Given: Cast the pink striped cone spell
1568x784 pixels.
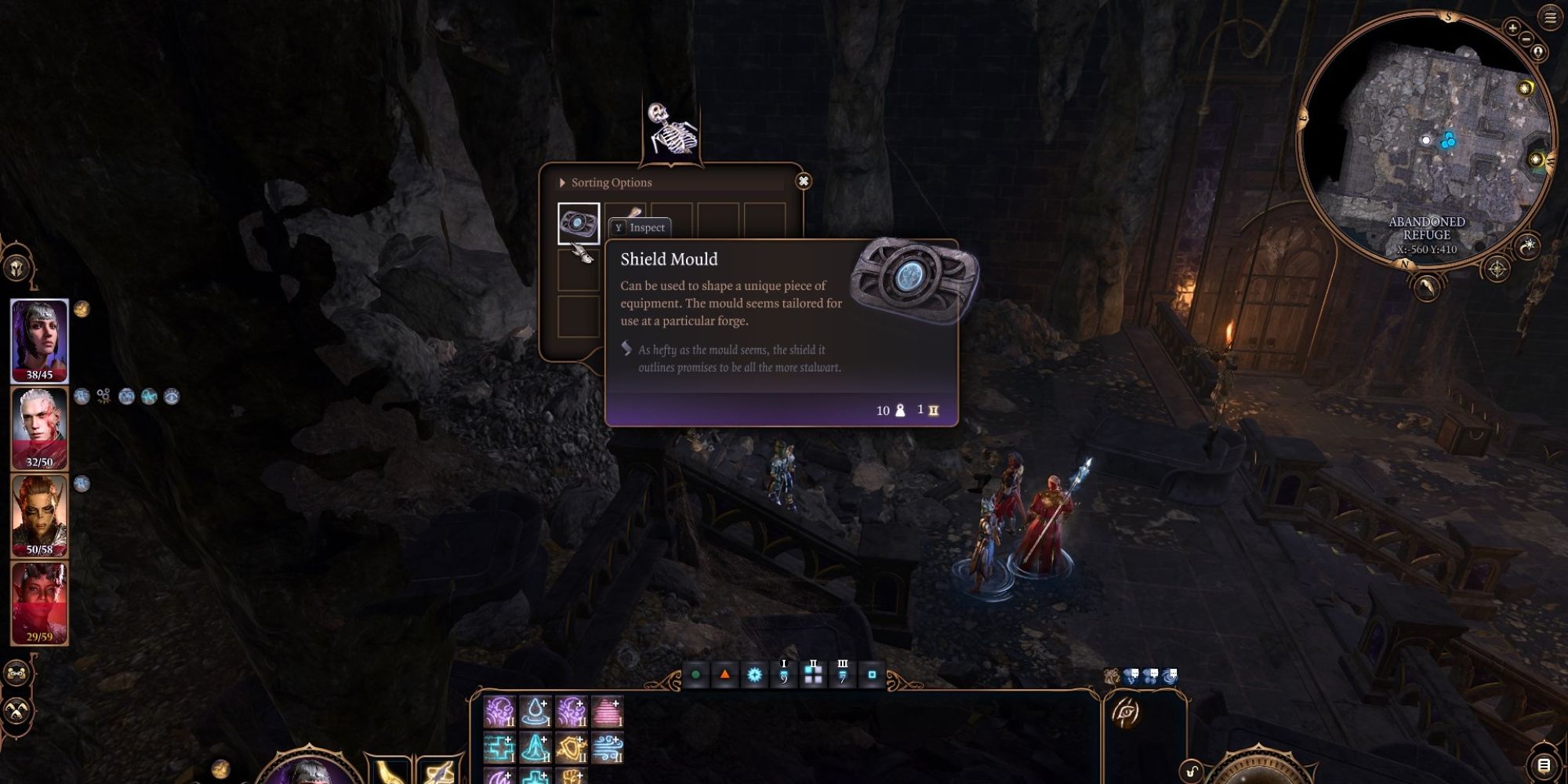Looking at the screenshot, I should coord(608,712).
